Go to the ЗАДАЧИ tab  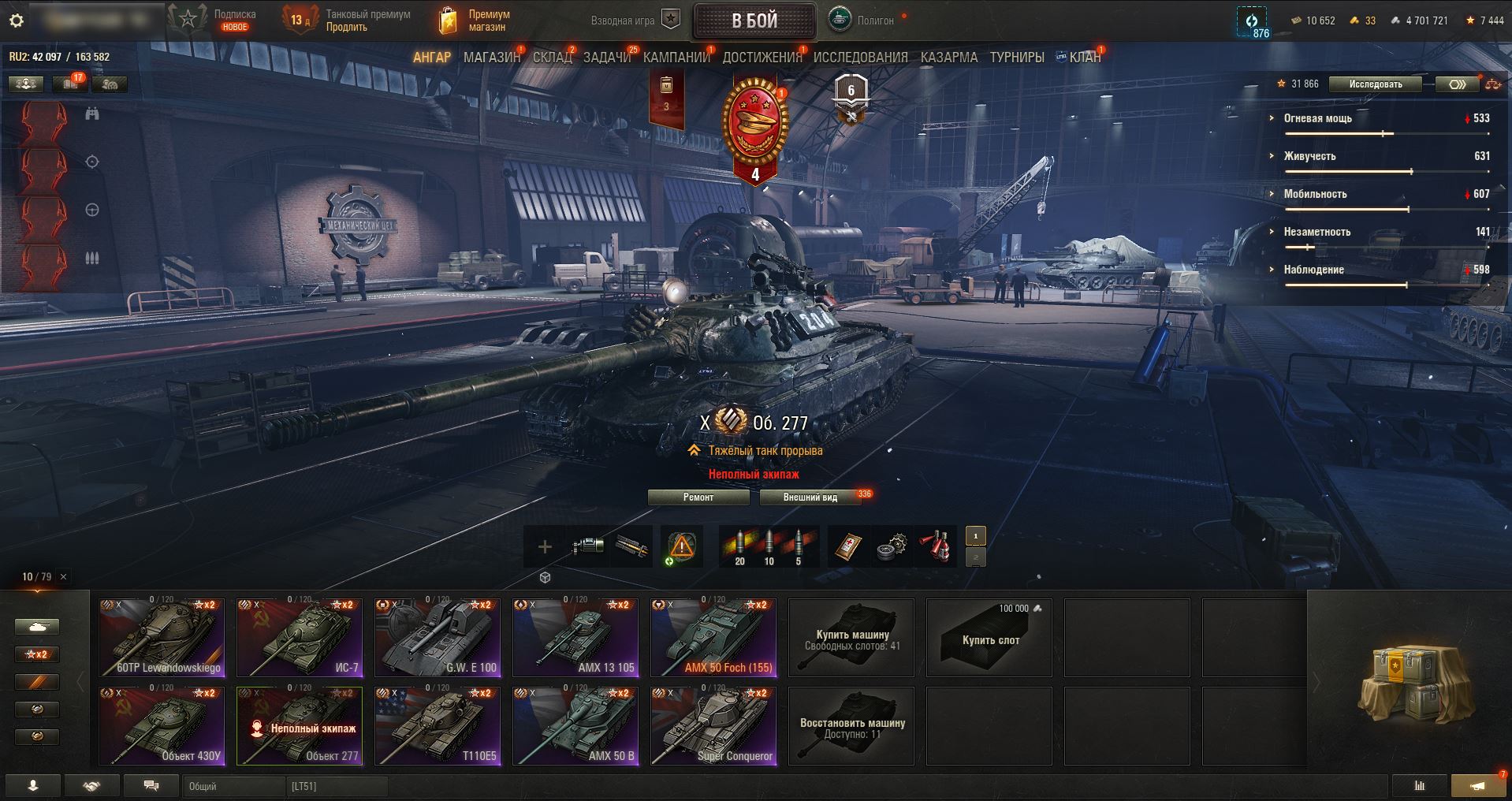pyautogui.click(x=607, y=58)
